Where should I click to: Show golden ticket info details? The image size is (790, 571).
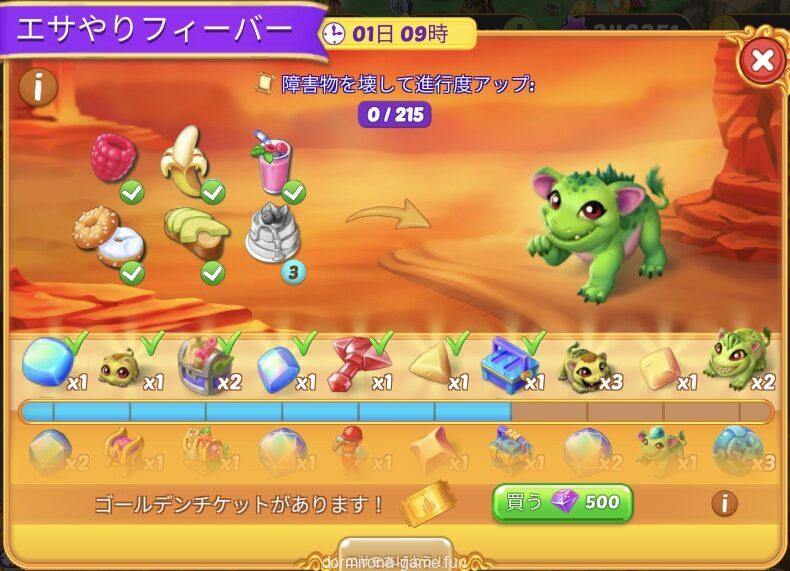click(725, 502)
